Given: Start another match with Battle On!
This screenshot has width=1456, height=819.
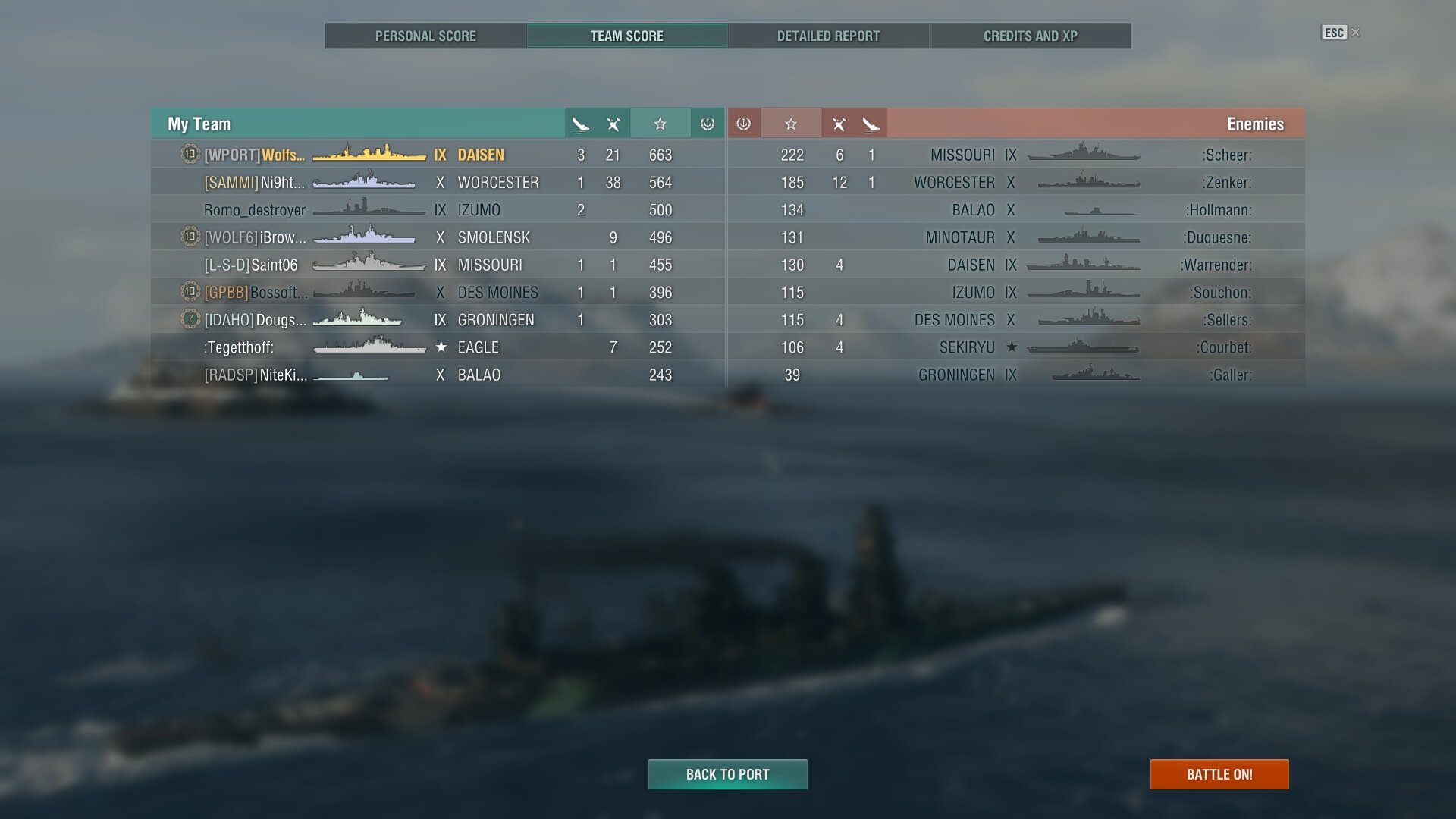Looking at the screenshot, I should click(1219, 774).
